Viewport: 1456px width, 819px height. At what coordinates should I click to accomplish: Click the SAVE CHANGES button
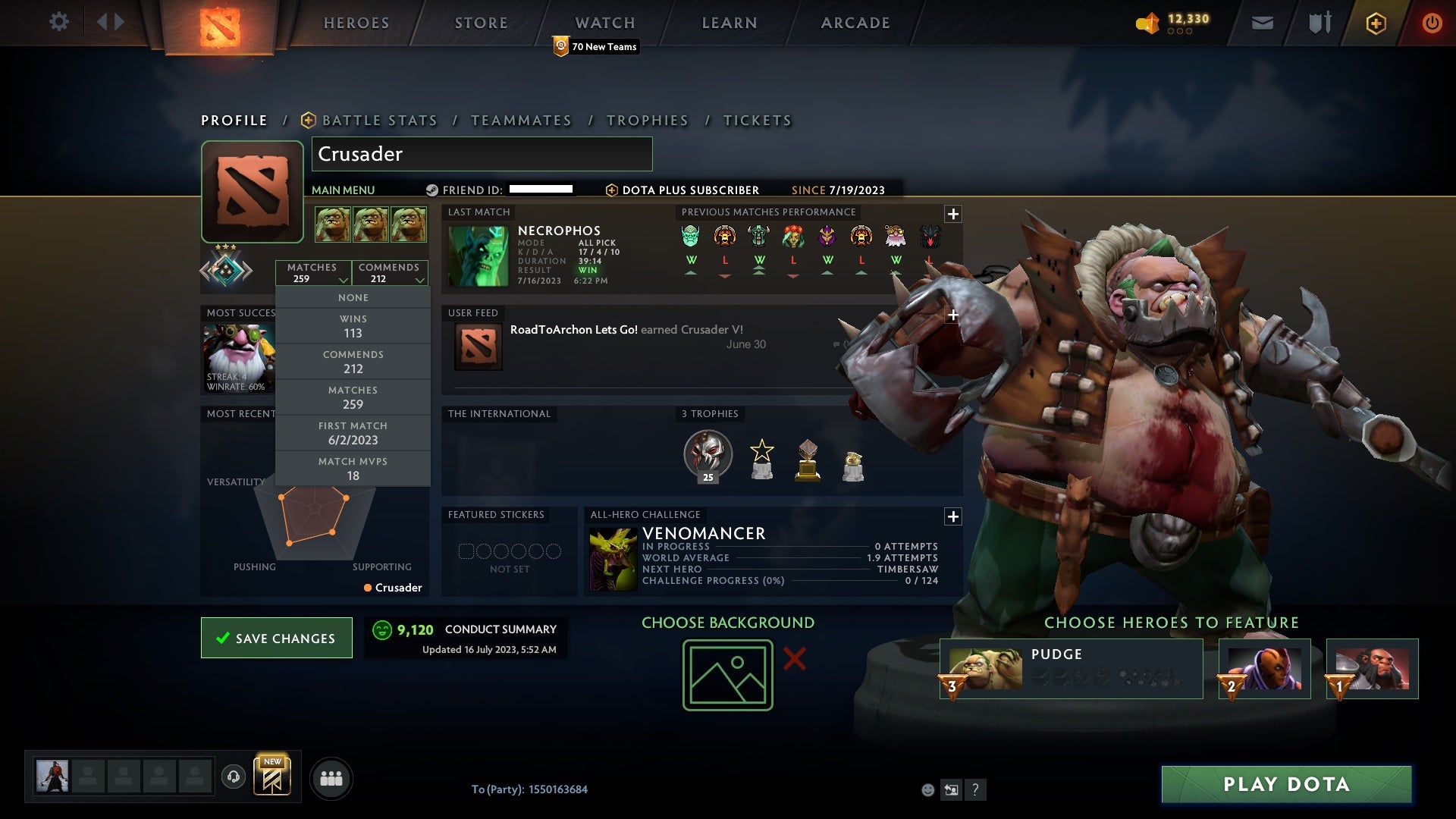276,638
